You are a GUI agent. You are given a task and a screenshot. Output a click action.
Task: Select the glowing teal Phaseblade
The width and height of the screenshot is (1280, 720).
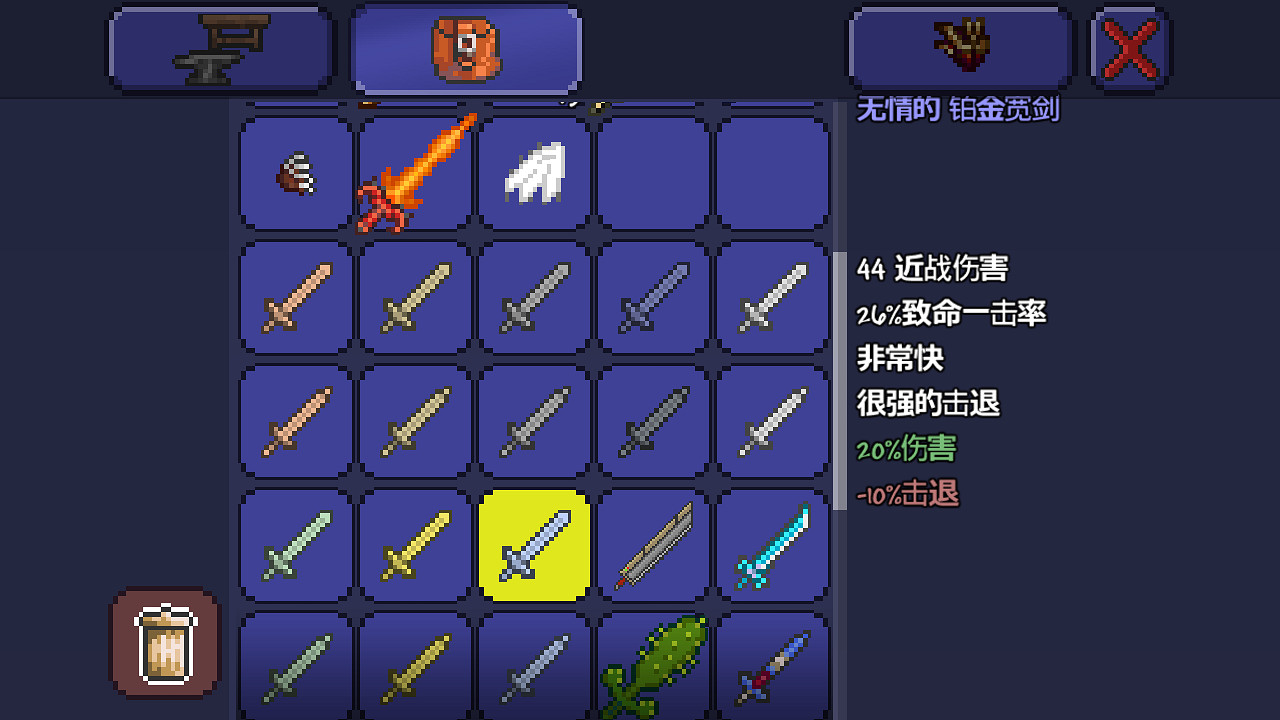click(x=772, y=546)
